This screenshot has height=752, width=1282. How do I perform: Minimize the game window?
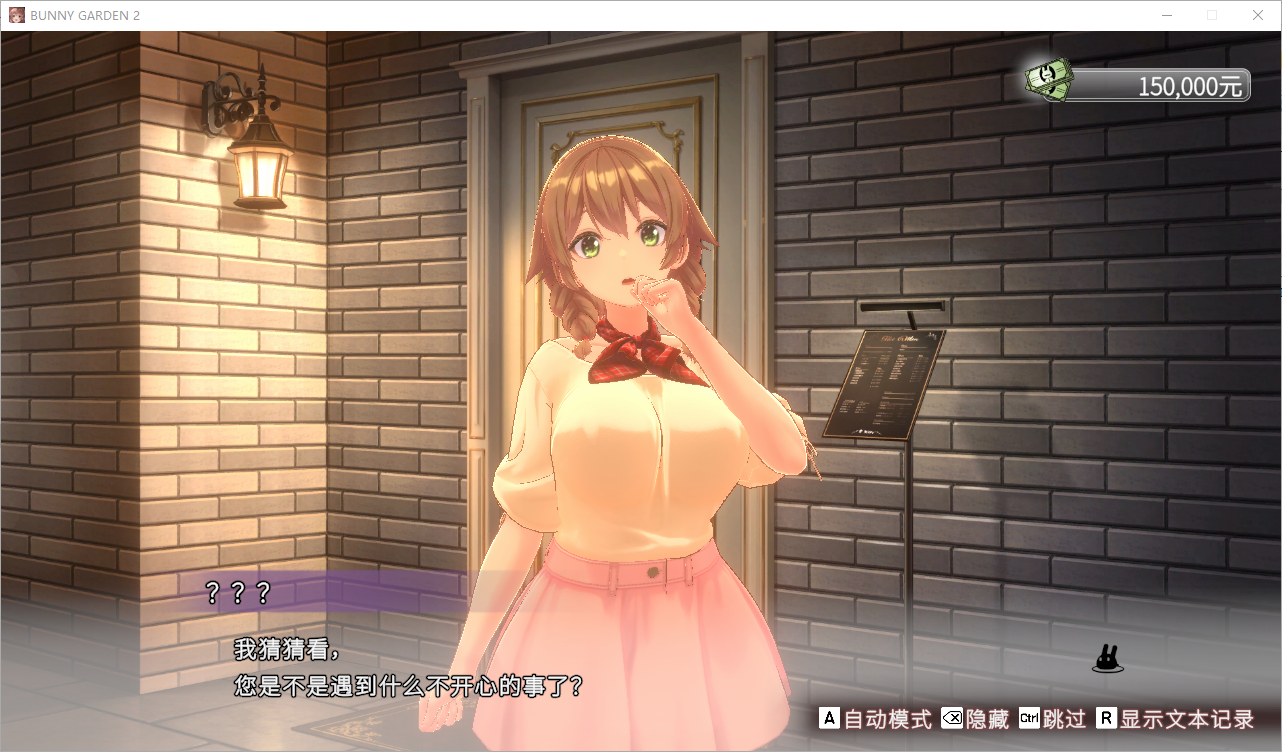[x=1166, y=15]
